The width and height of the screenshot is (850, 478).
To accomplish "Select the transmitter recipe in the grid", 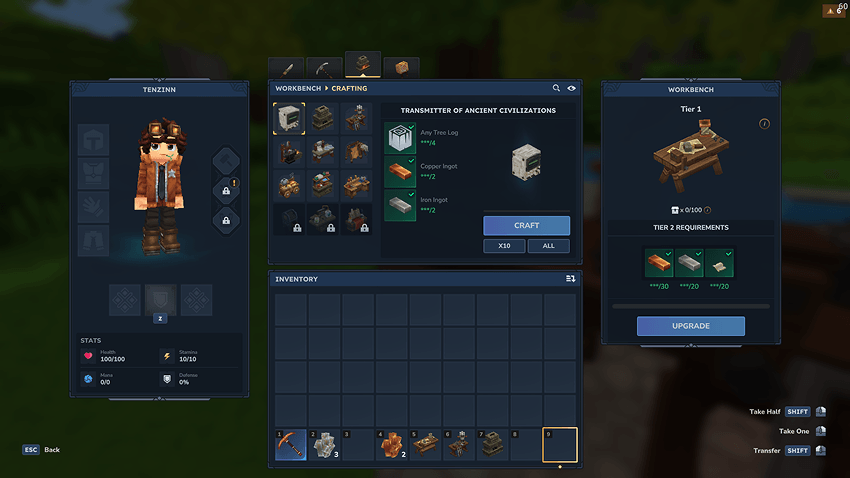I will click(x=290, y=119).
